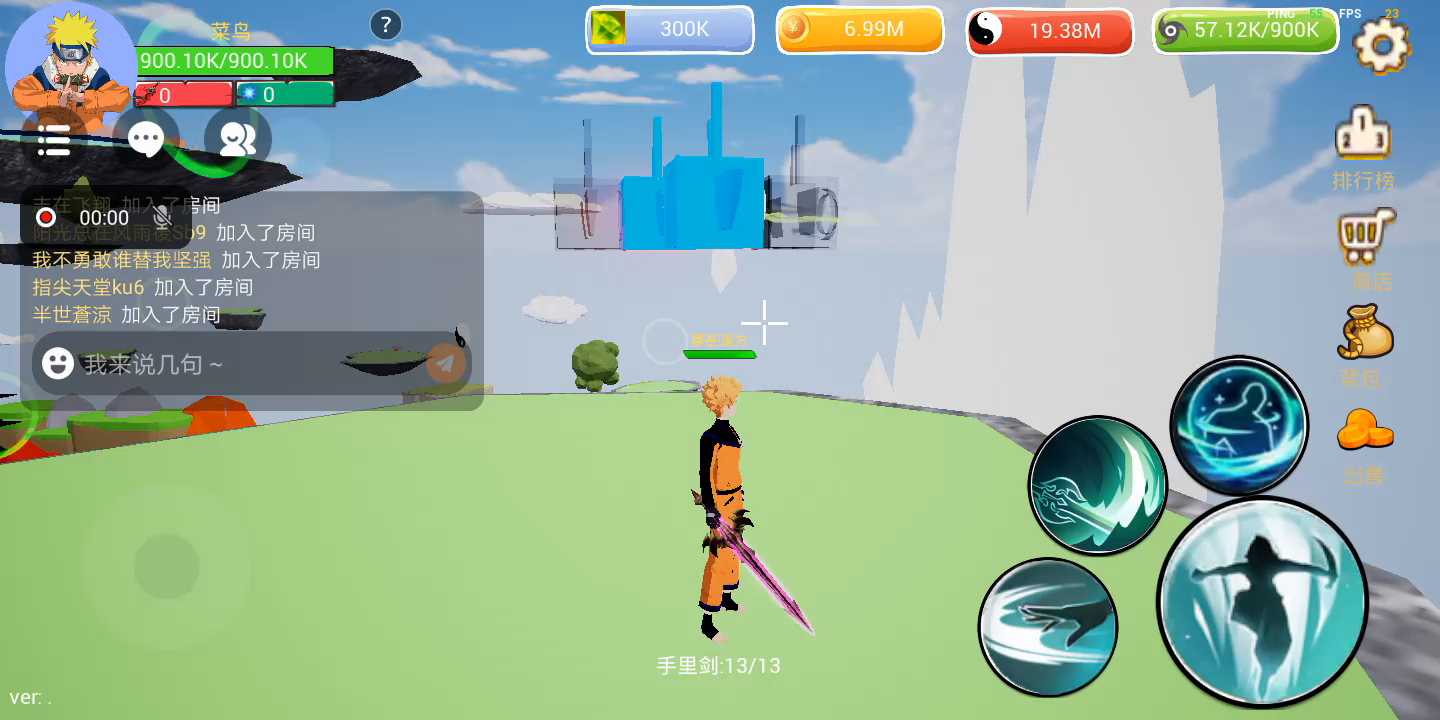Open the settings gear menu
The height and width of the screenshot is (720, 1440).
1381,44
